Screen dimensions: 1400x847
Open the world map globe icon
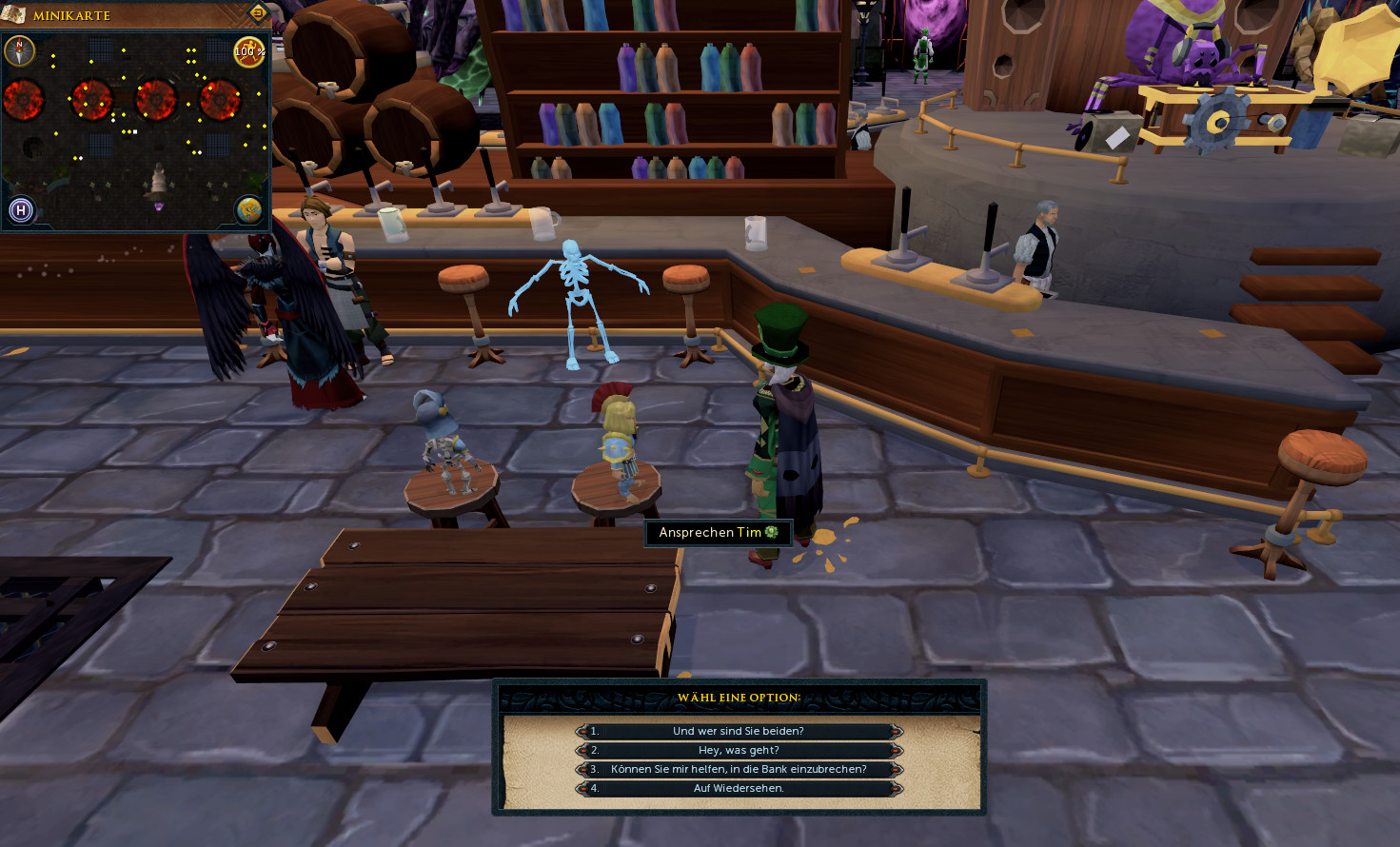point(249,209)
